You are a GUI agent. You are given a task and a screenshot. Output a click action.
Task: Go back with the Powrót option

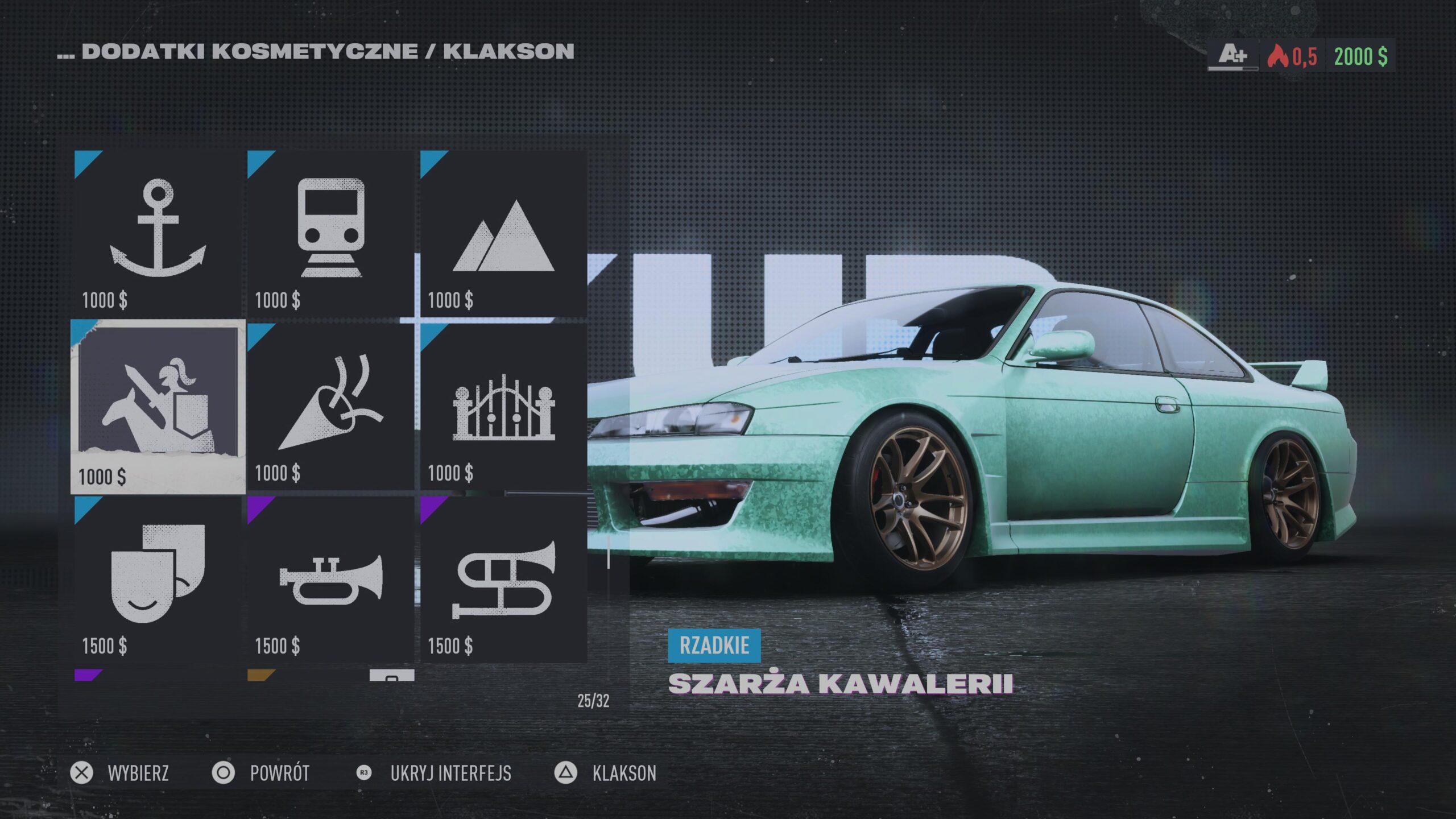[x=262, y=773]
